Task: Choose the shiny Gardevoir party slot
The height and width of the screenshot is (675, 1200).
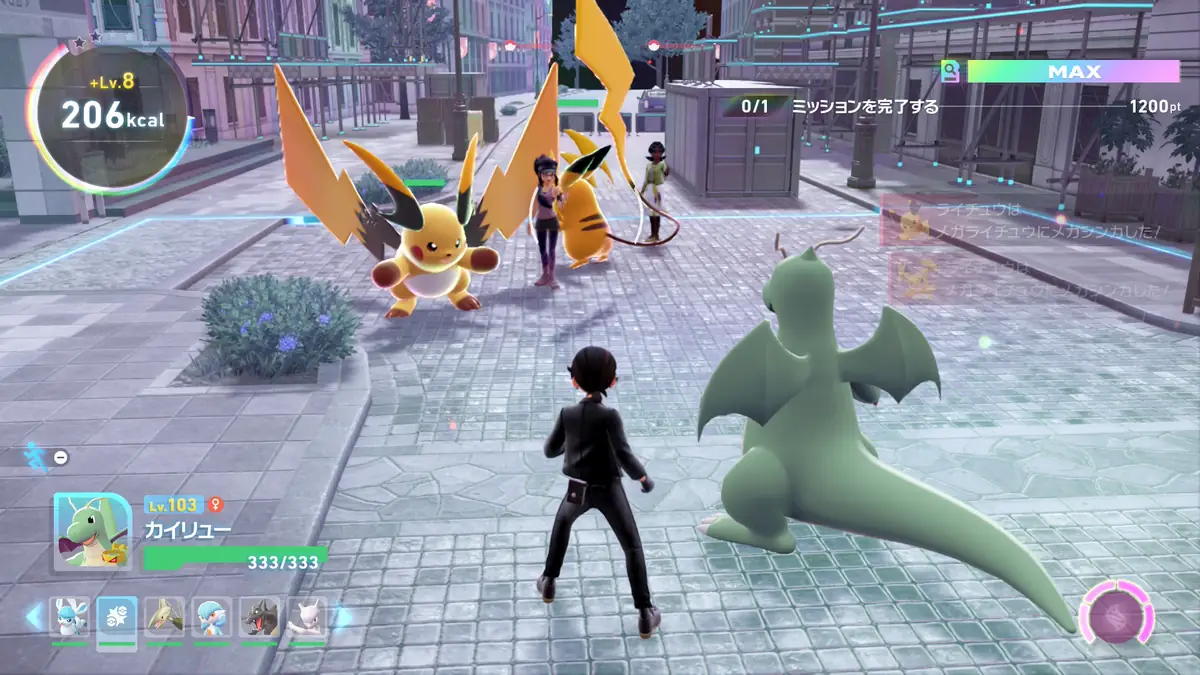Action: click(212, 618)
